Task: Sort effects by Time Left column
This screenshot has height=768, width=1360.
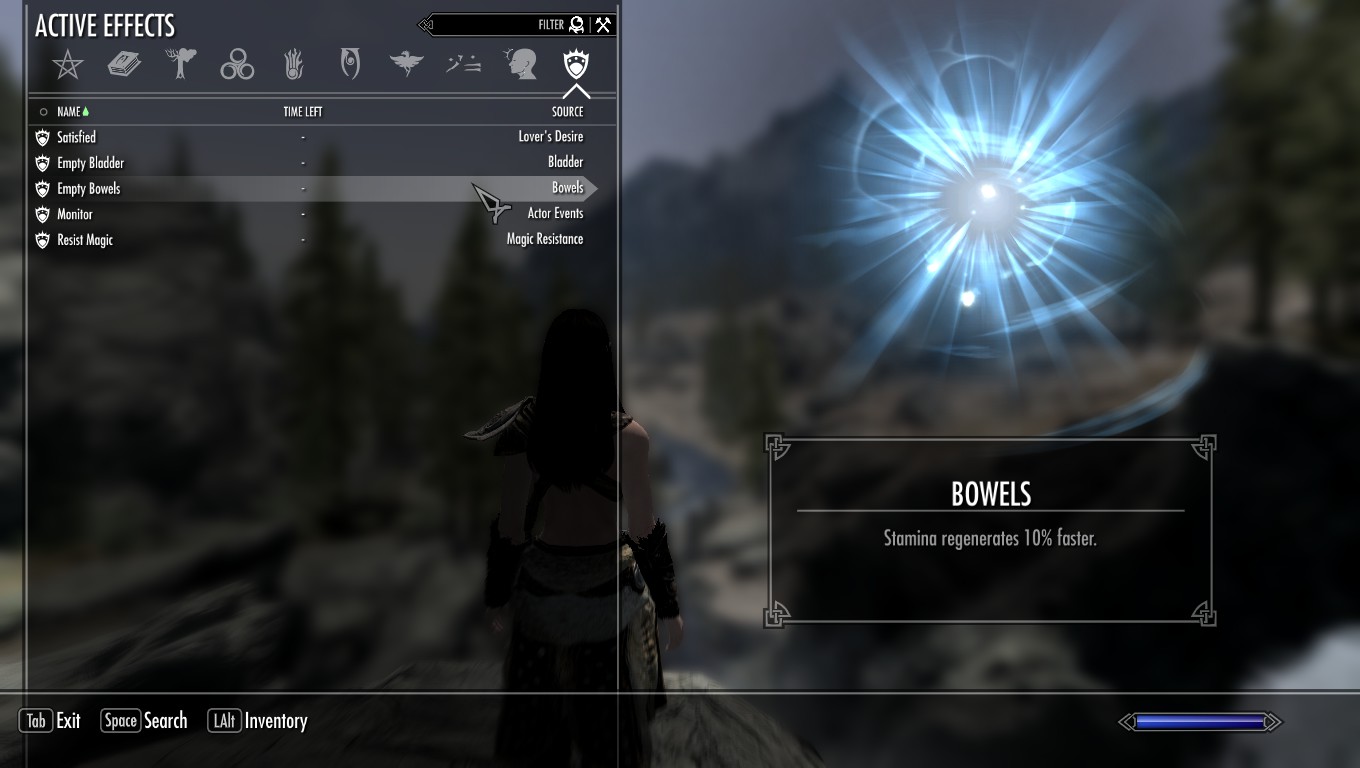Action: 302,112
